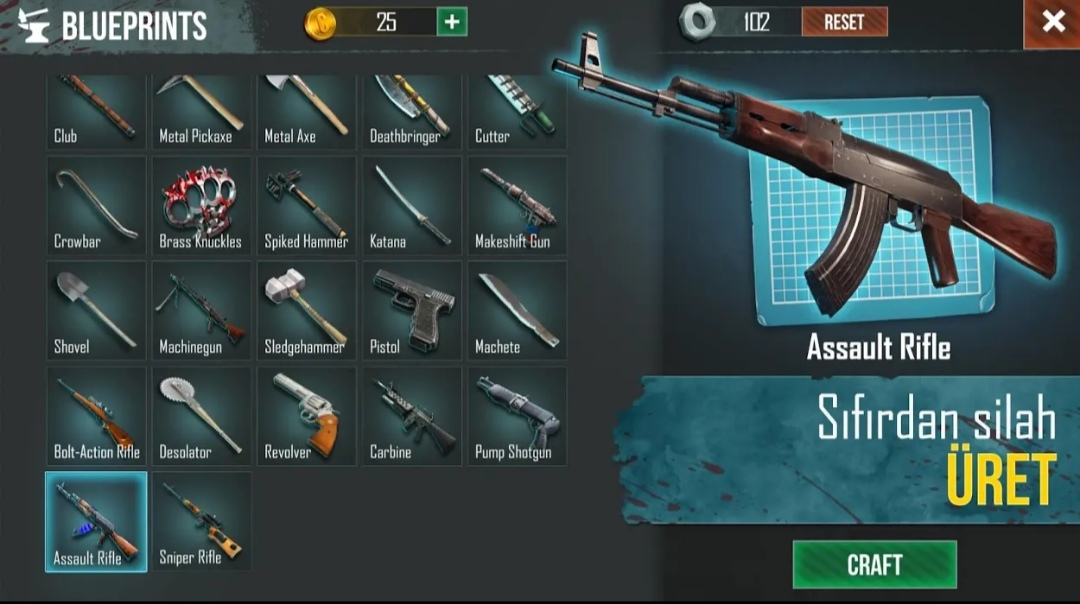The image size is (1080, 604).
Task: Pick the Makeshift Gun blueprint
Action: (516, 205)
